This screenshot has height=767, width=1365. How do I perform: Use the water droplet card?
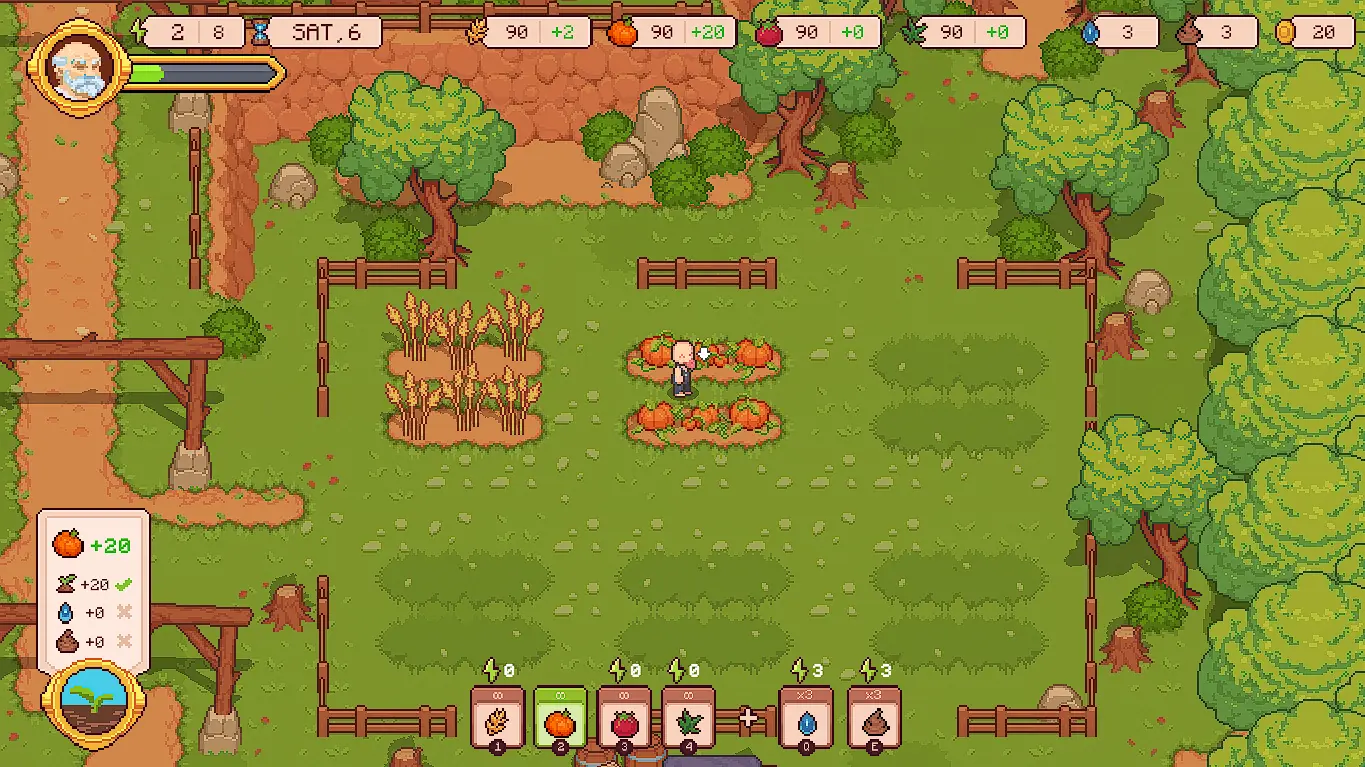(x=806, y=717)
